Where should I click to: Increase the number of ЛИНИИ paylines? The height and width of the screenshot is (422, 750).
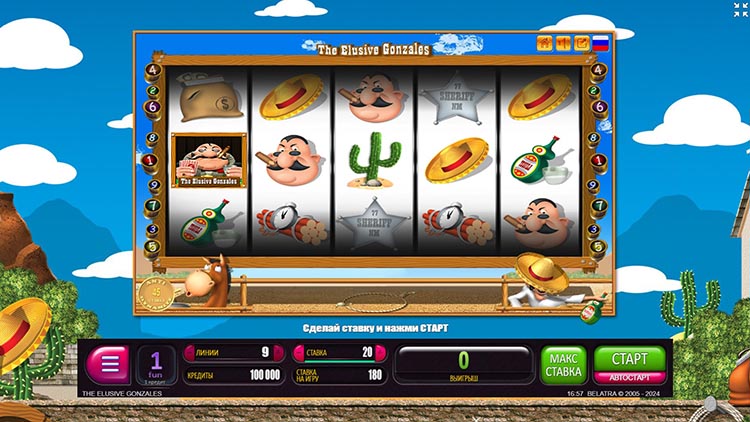pyautogui.click(x=277, y=352)
